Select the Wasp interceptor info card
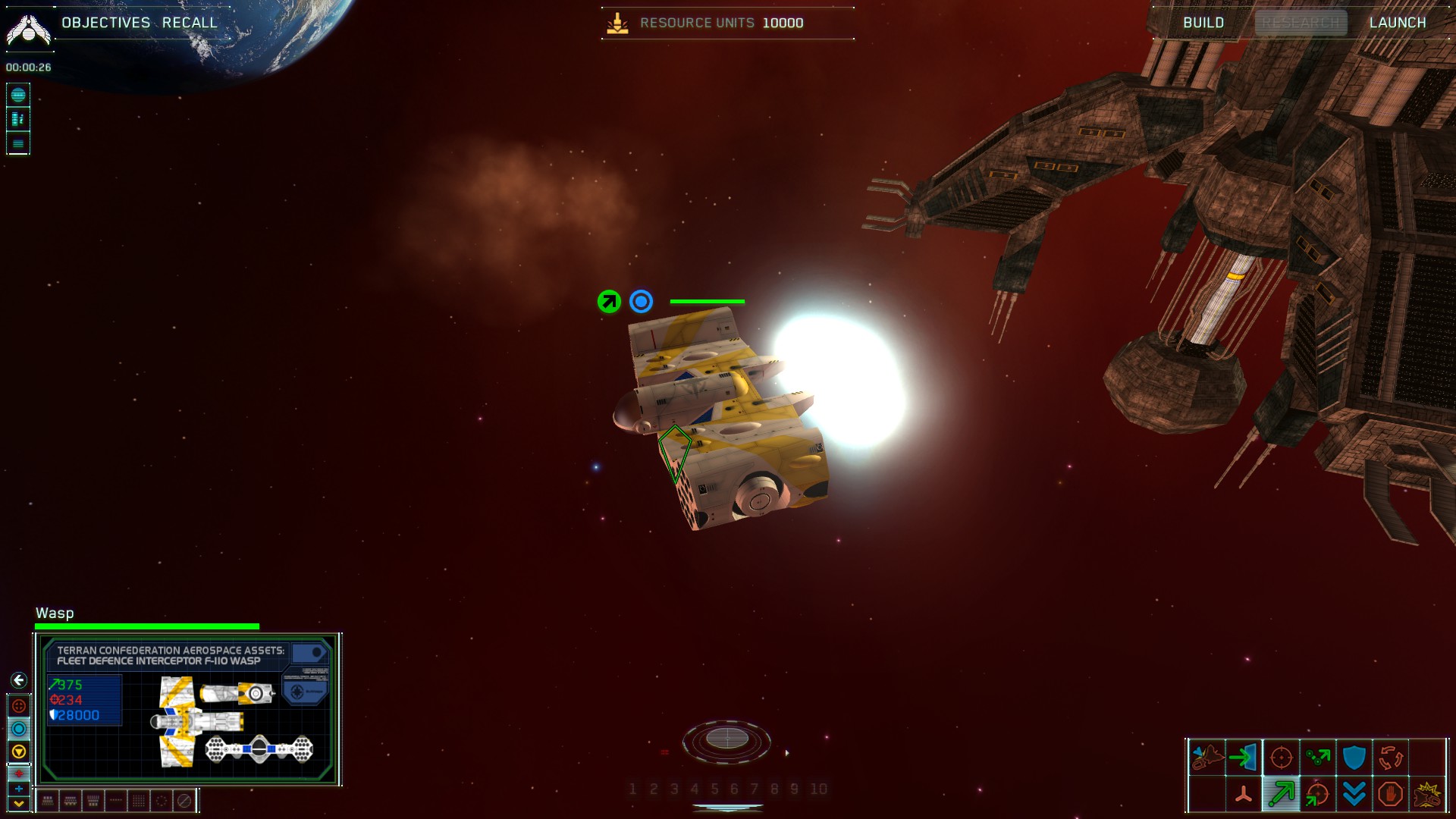This screenshot has height=819, width=1456. (x=187, y=709)
